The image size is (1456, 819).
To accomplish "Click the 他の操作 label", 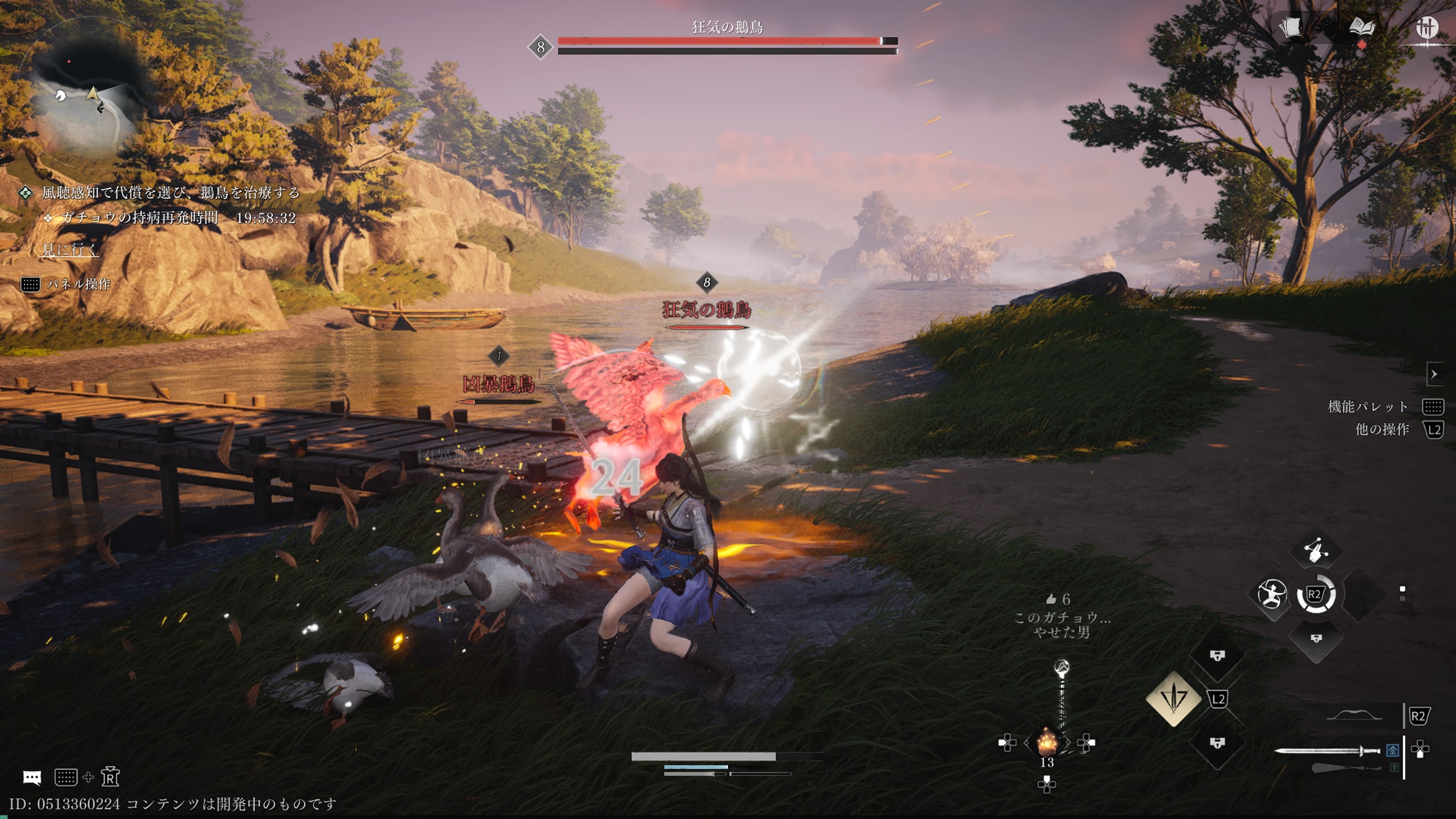I will click(1382, 430).
